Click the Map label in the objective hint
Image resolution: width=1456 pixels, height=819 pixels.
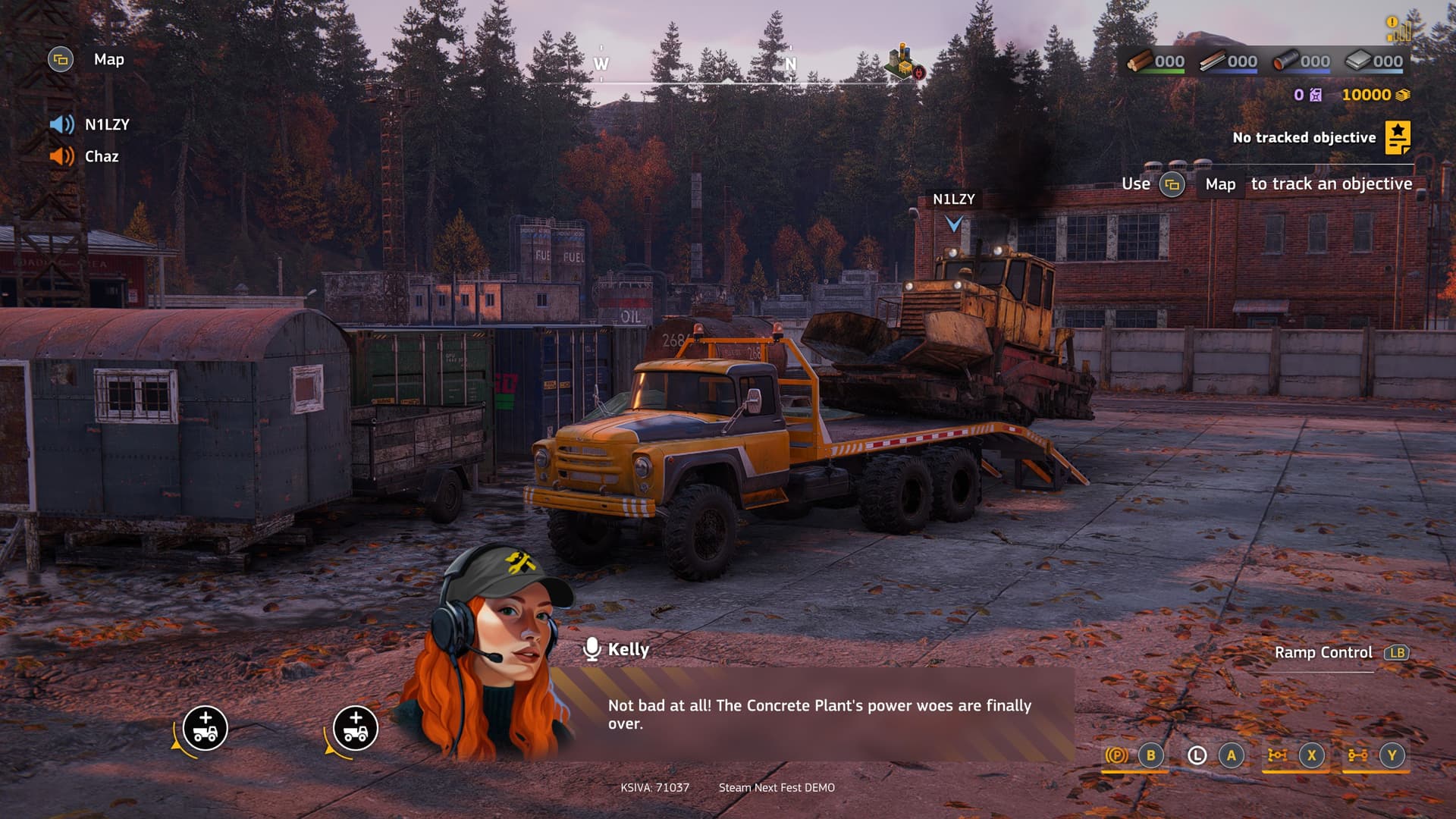[1220, 184]
